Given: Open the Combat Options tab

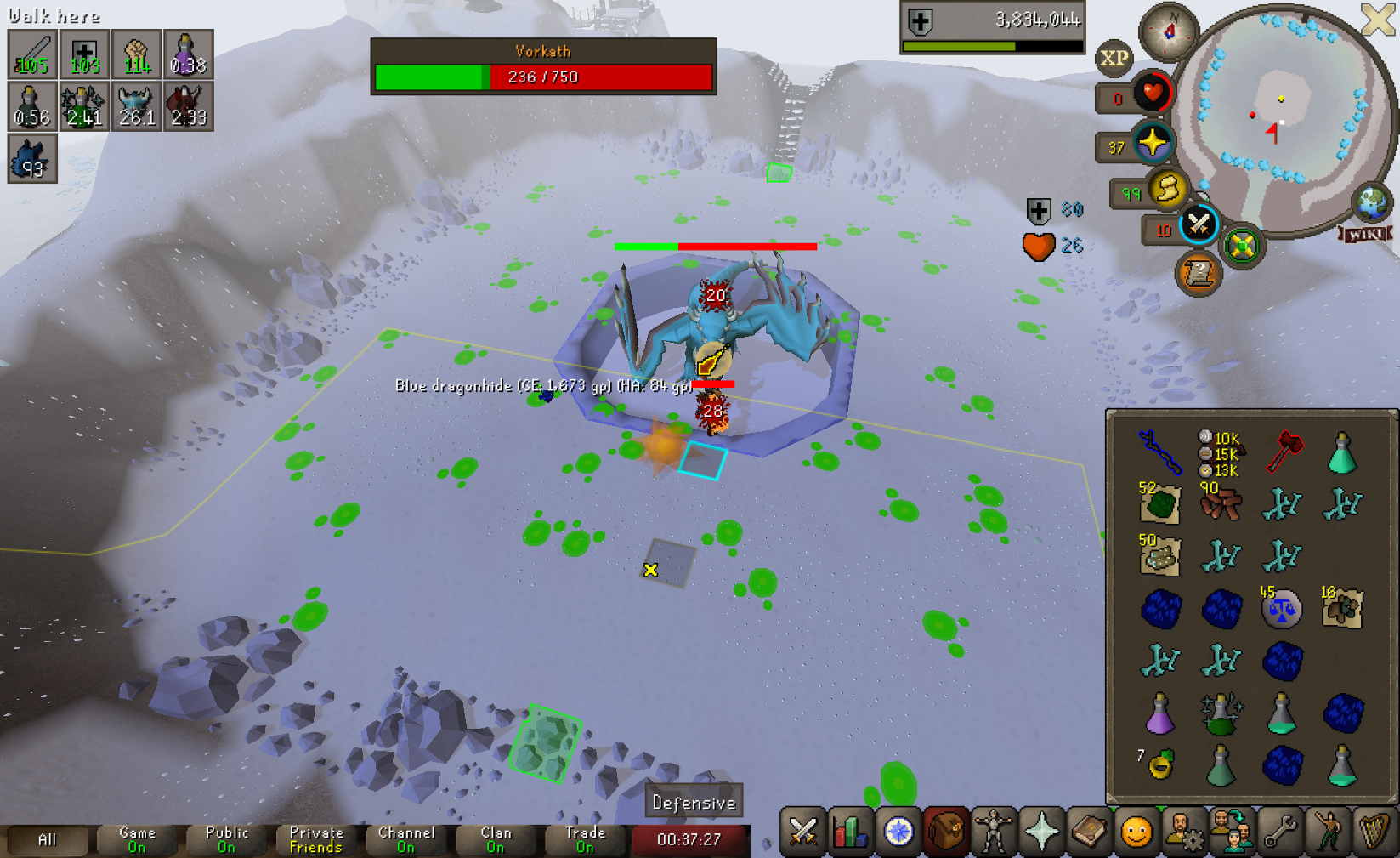Looking at the screenshot, I should pos(802,832).
